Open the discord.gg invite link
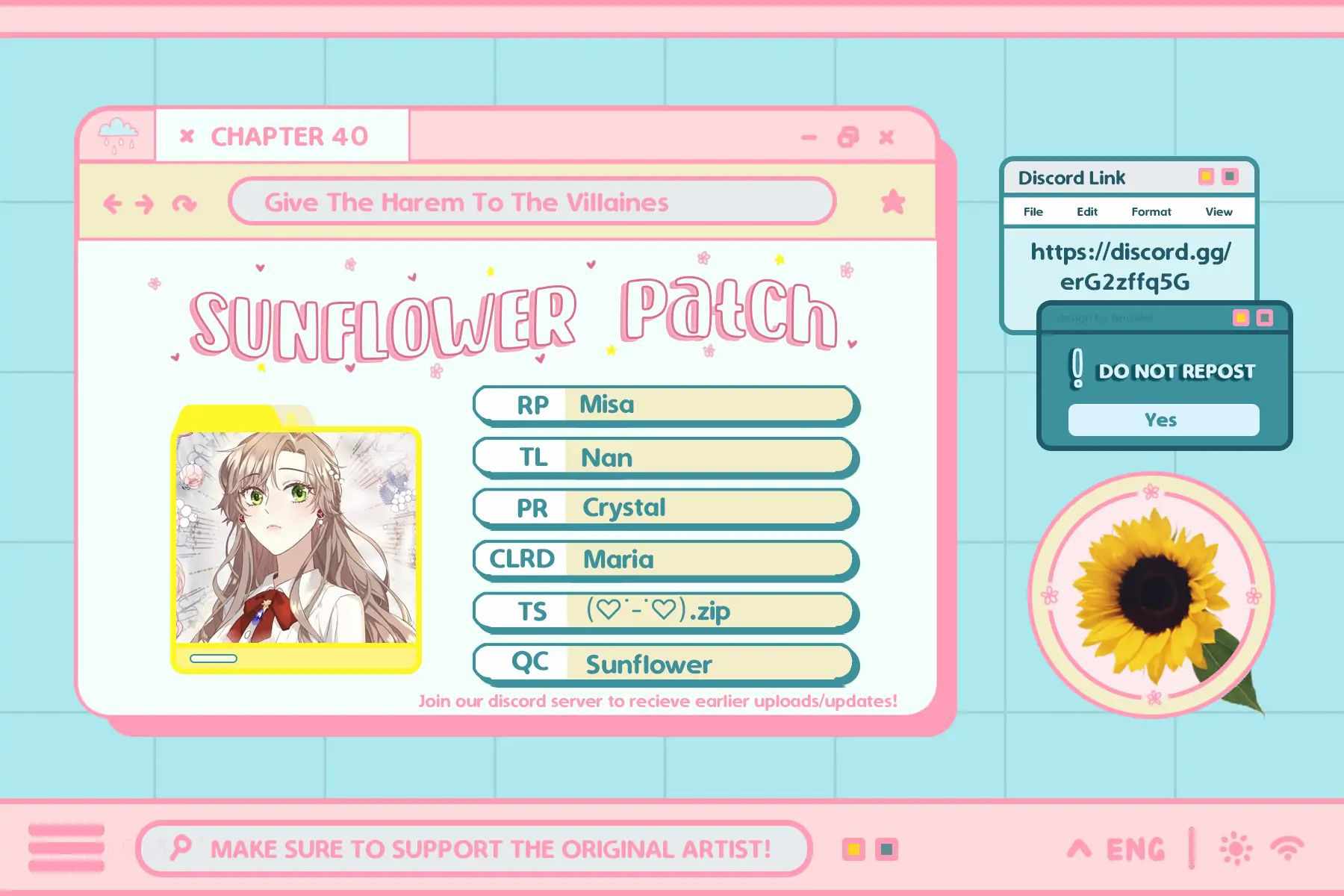 1129,267
